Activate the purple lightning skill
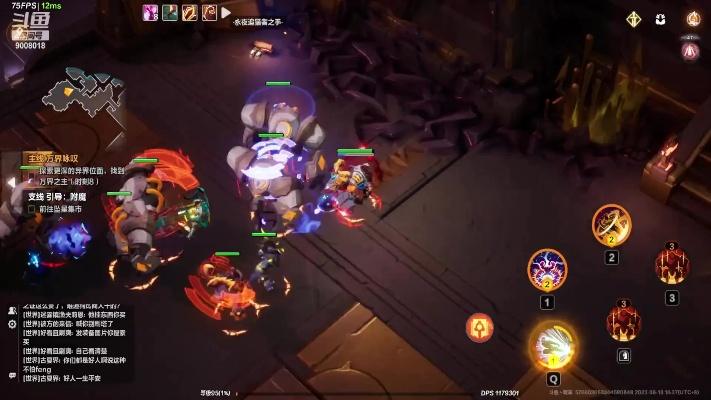Viewport: 711px width, 400px height. pyautogui.click(x=547, y=269)
